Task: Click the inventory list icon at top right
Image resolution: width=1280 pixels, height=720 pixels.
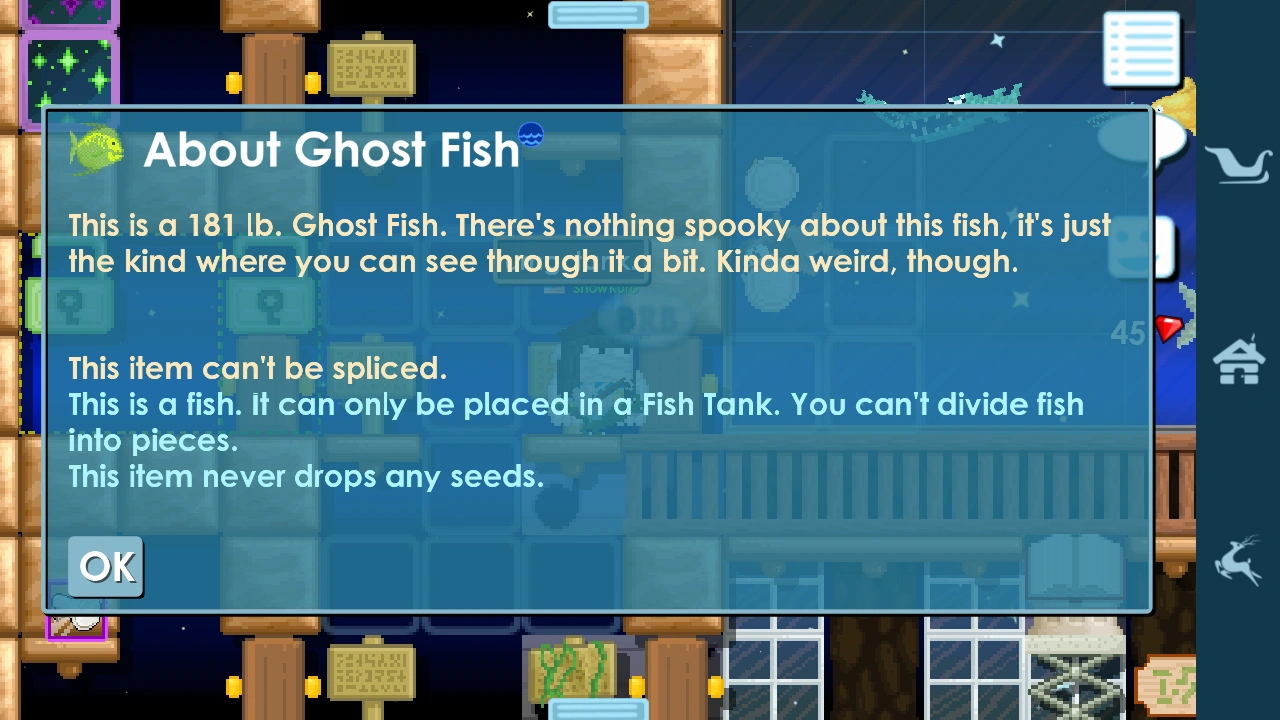Action: point(1140,48)
